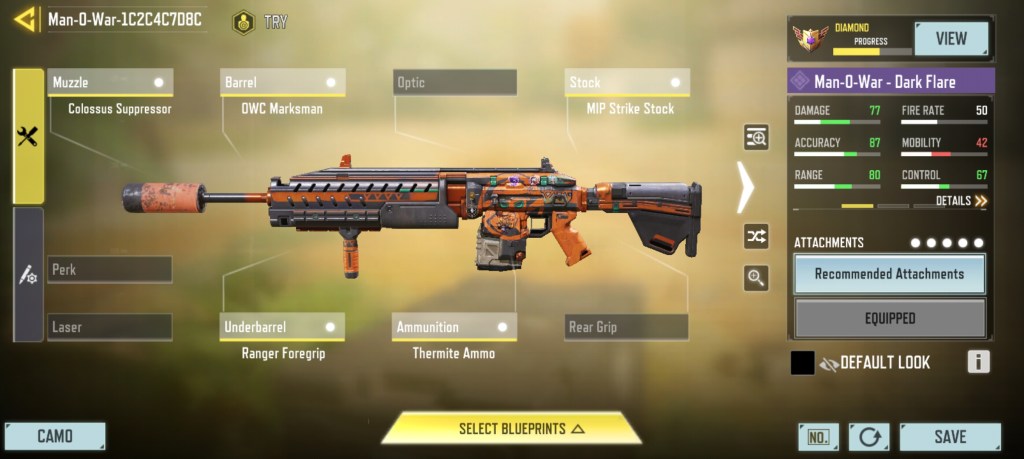Select the Barrel attachment slot
The width and height of the screenshot is (1024, 459).
point(283,82)
